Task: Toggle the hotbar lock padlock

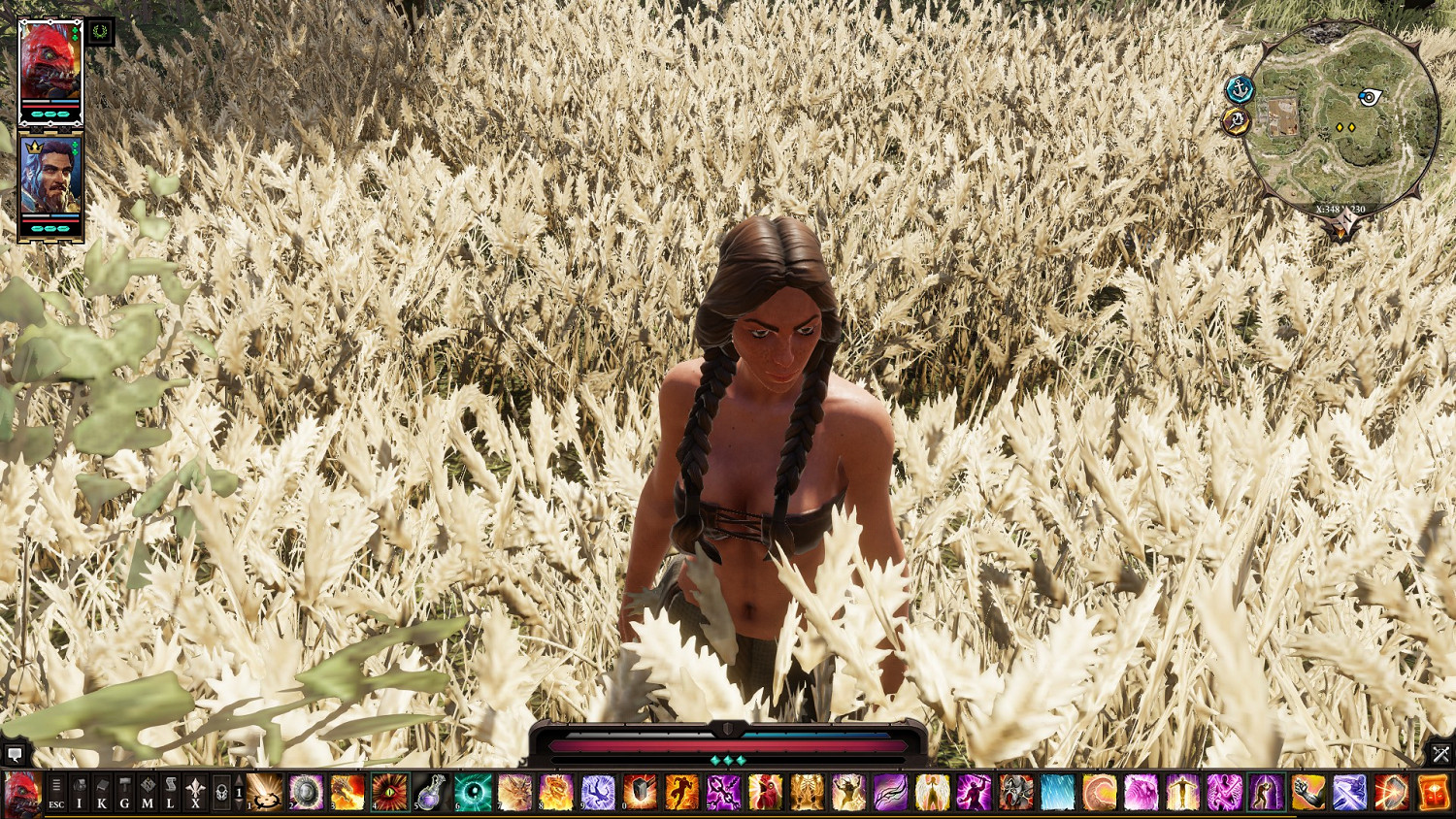Action: pos(221,792)
